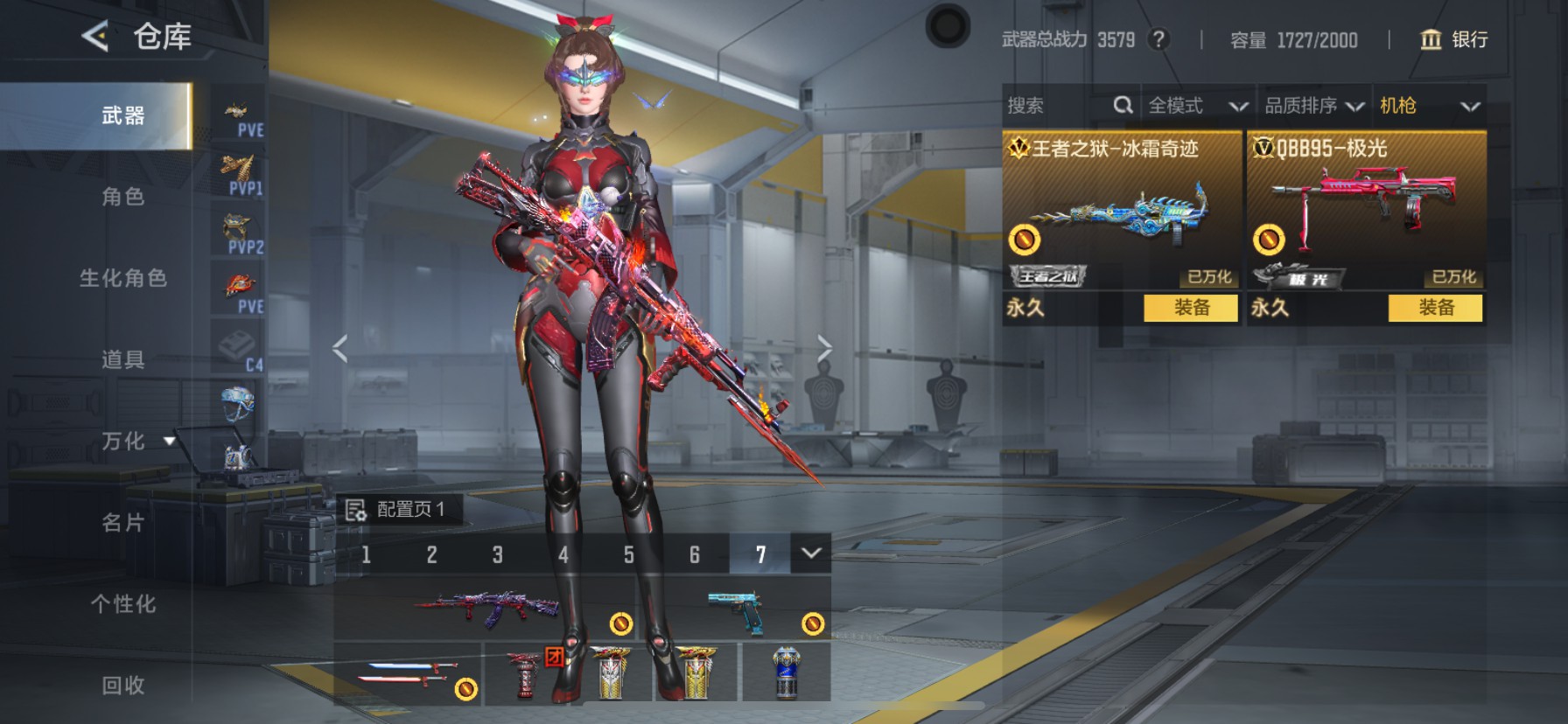Select loadout slot 3

497,554
